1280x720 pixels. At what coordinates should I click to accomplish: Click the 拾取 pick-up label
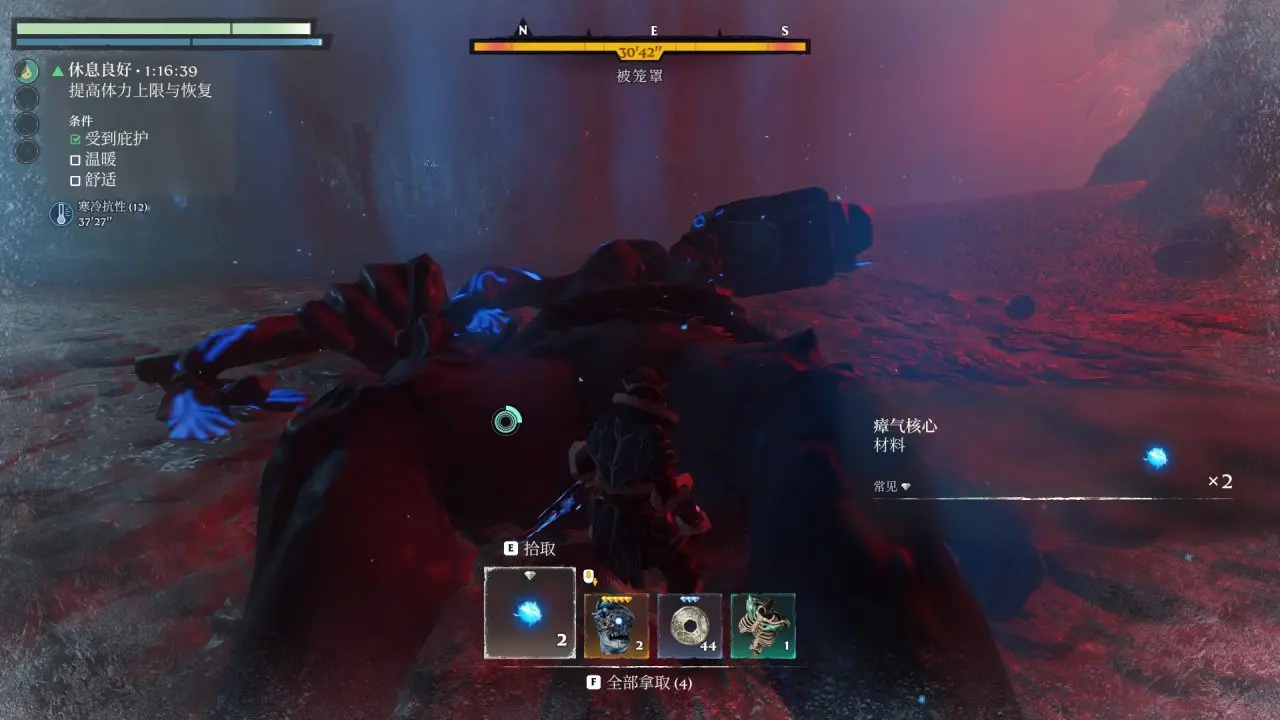click(539, 549)
